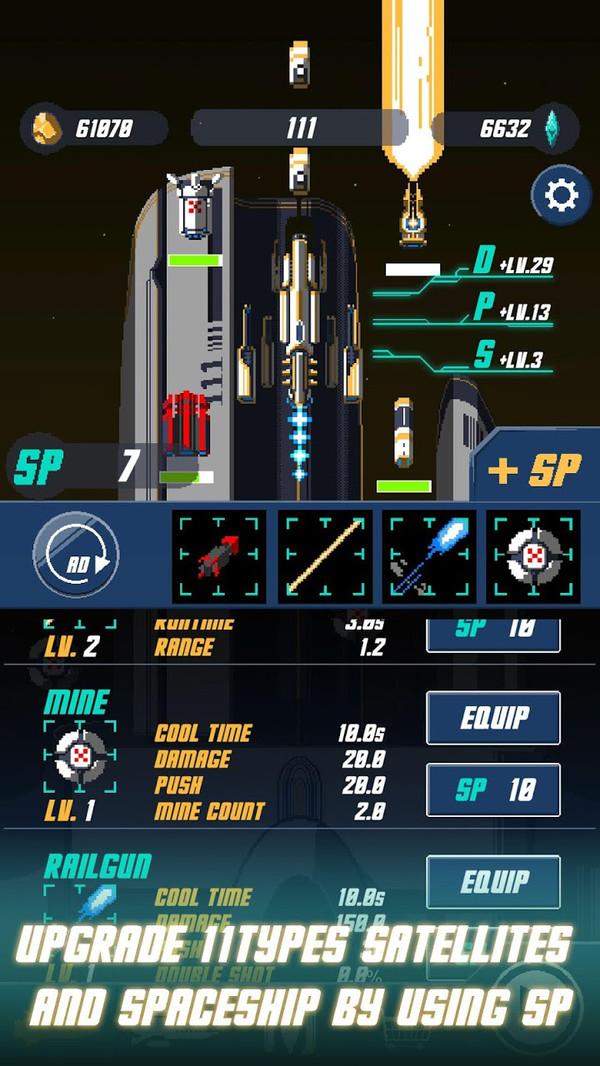
Task: Upgrade the P stat level
Action: (x=512, y=309)
